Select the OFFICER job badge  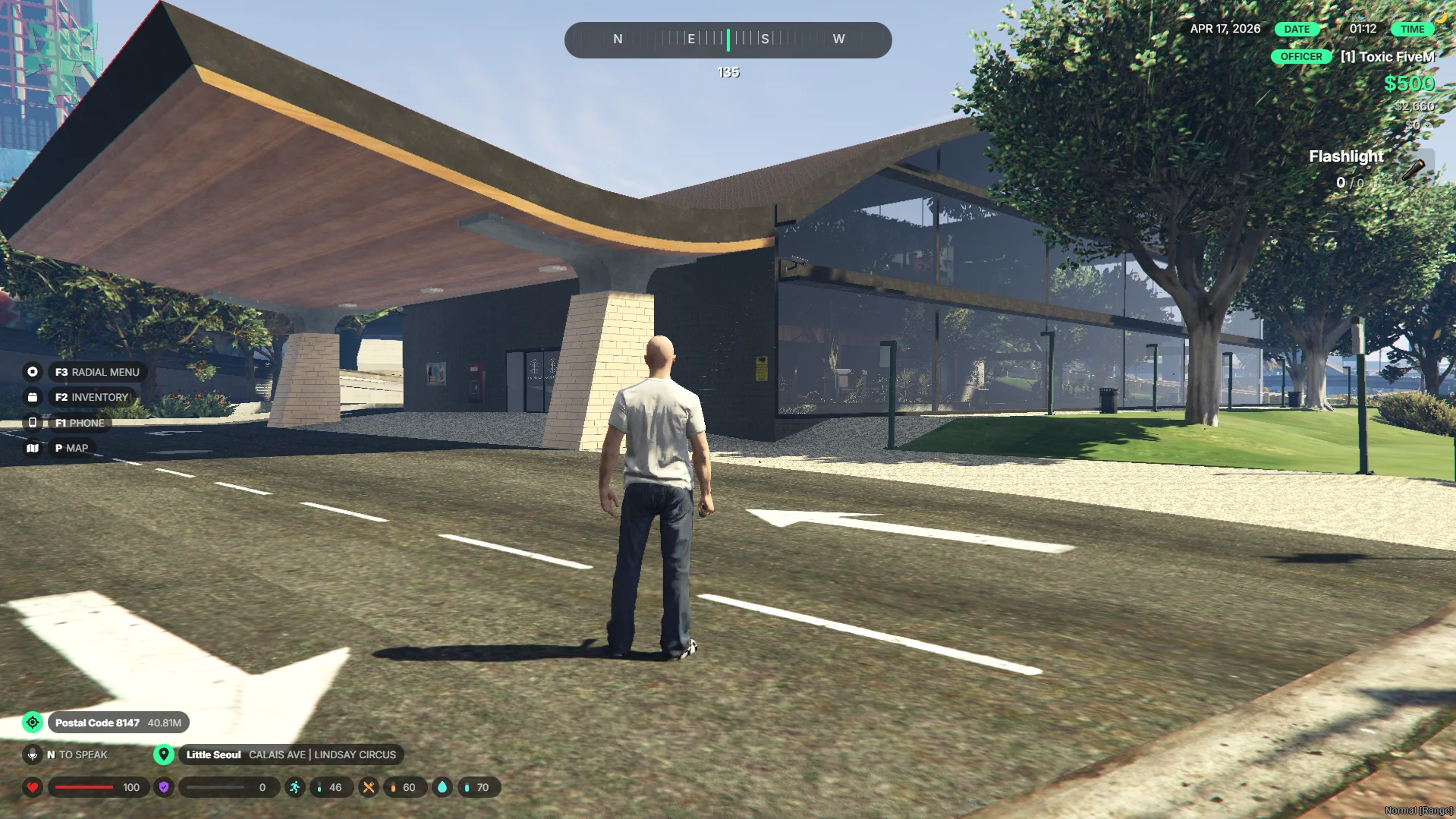pos(1300,57)
